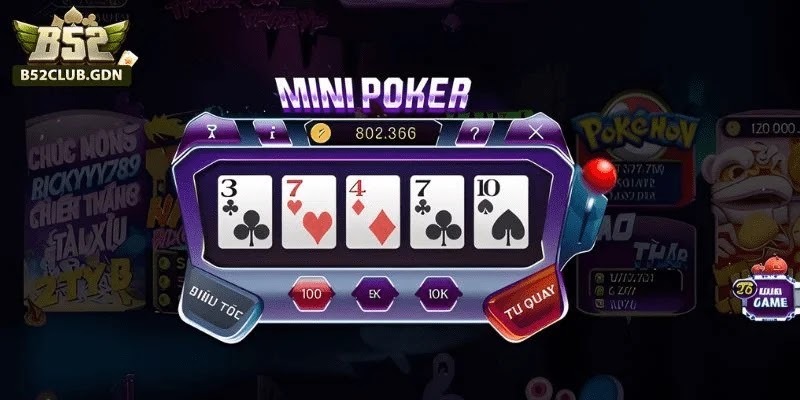Open the question mark help button
This screenshot has width=800, height=400.
(x=474, y=132)
